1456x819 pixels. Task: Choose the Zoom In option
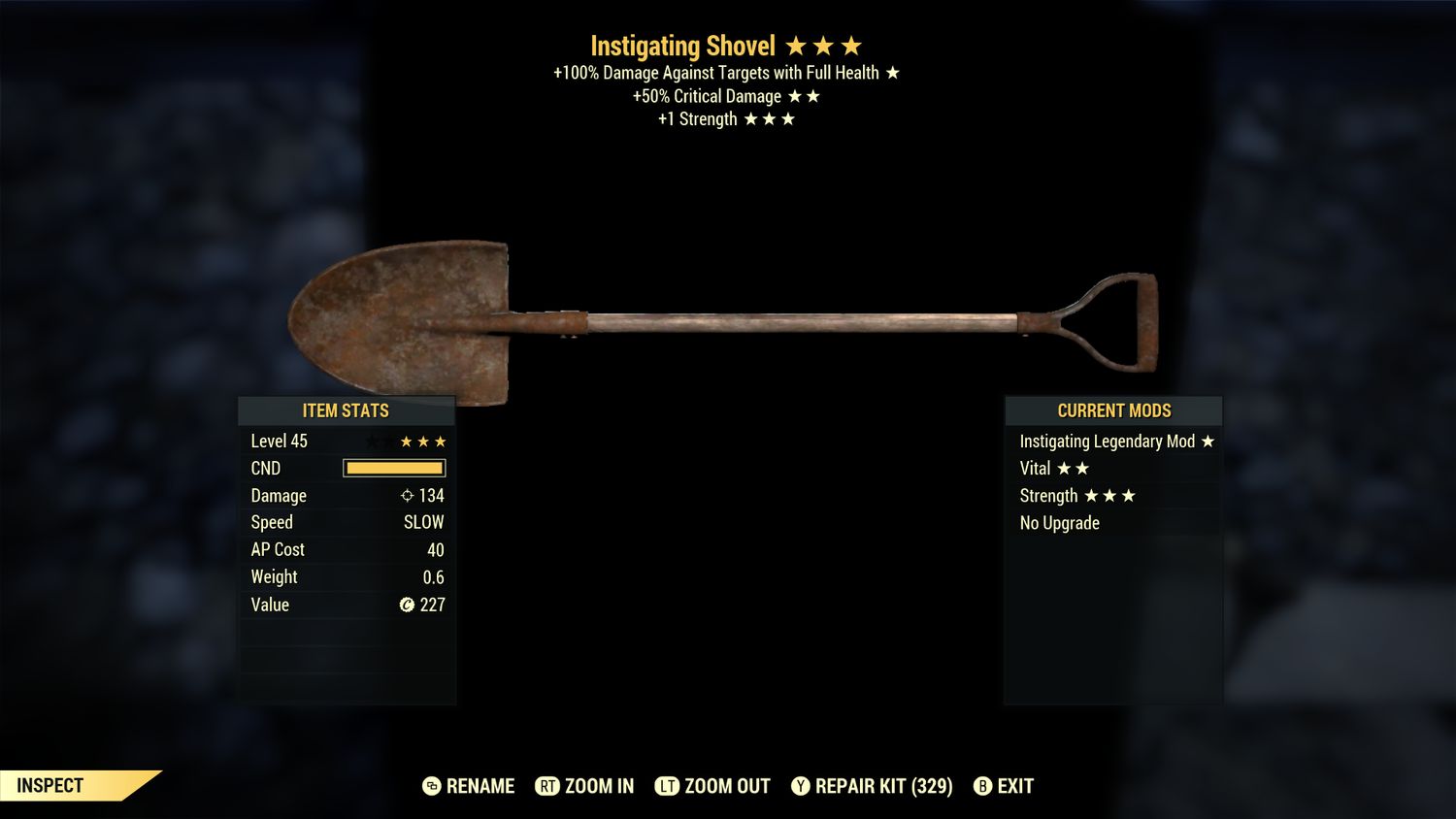point(585,786)
